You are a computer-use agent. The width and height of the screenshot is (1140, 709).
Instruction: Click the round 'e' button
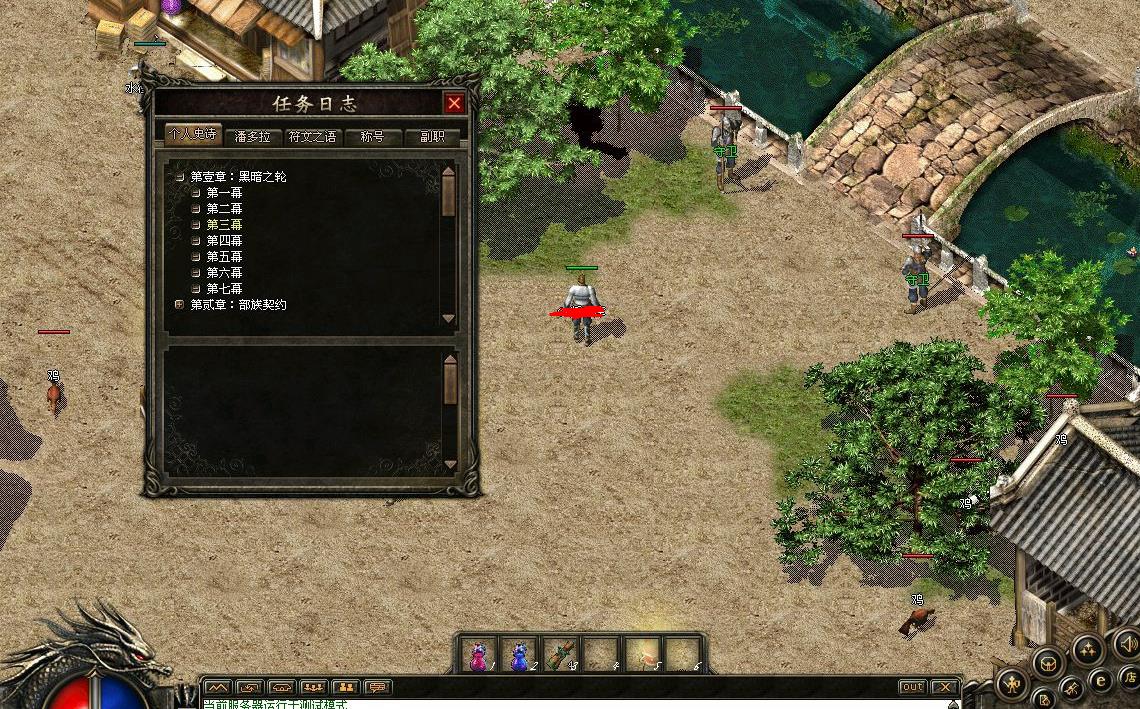(1101, 680)
